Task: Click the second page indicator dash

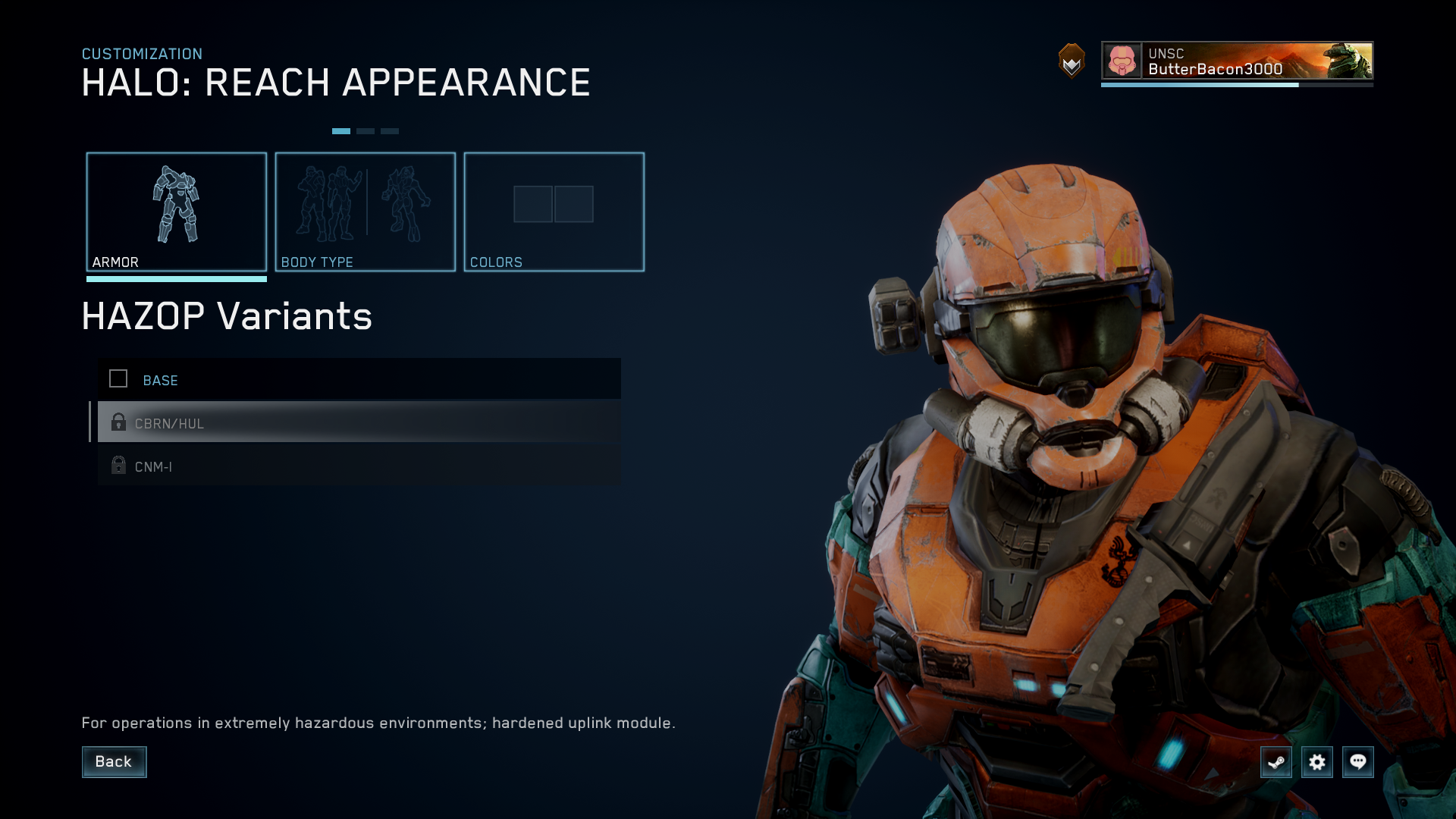Action: click(x=366, y=130)
